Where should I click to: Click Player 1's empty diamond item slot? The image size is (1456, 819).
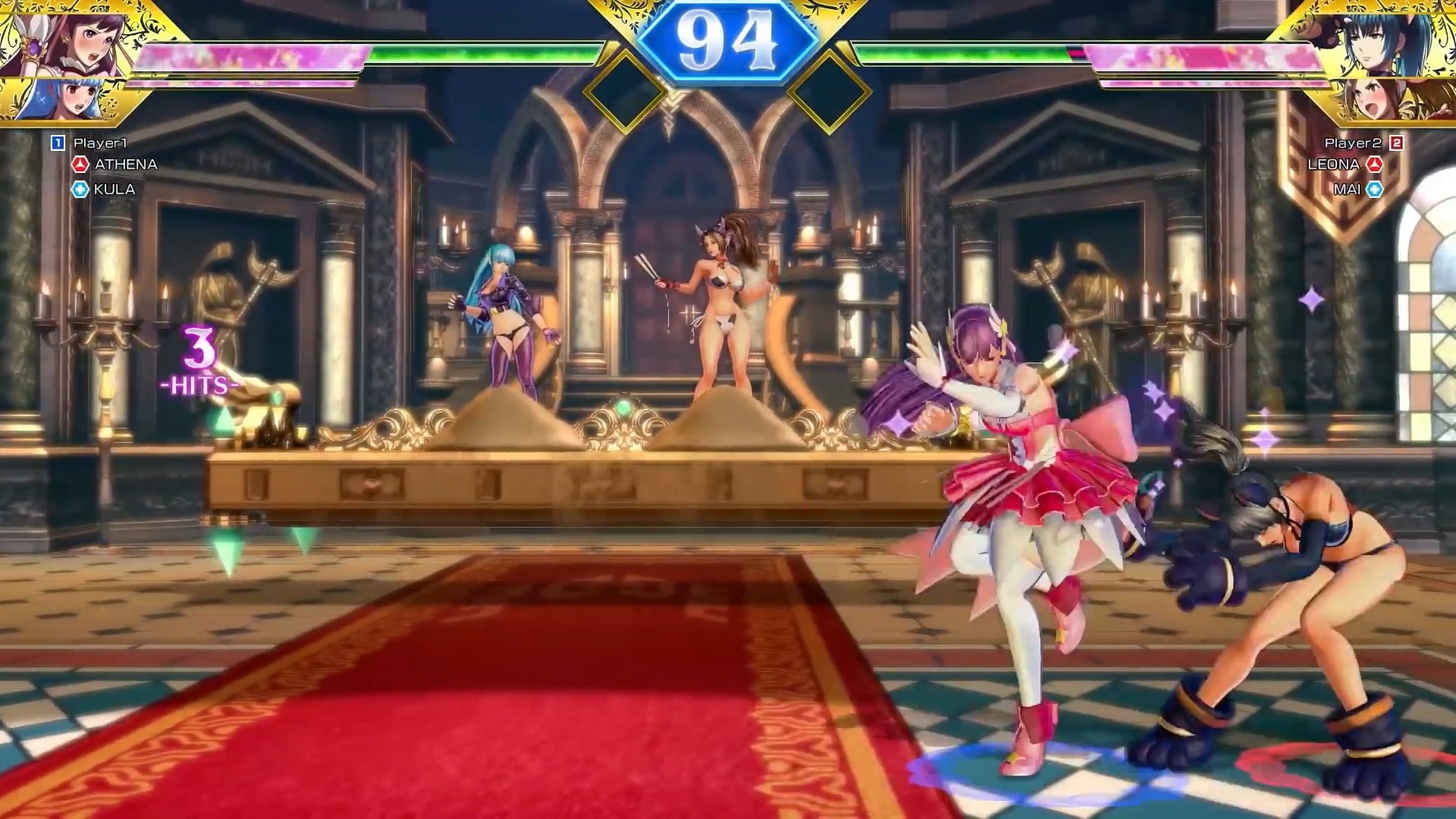(626, 93)
